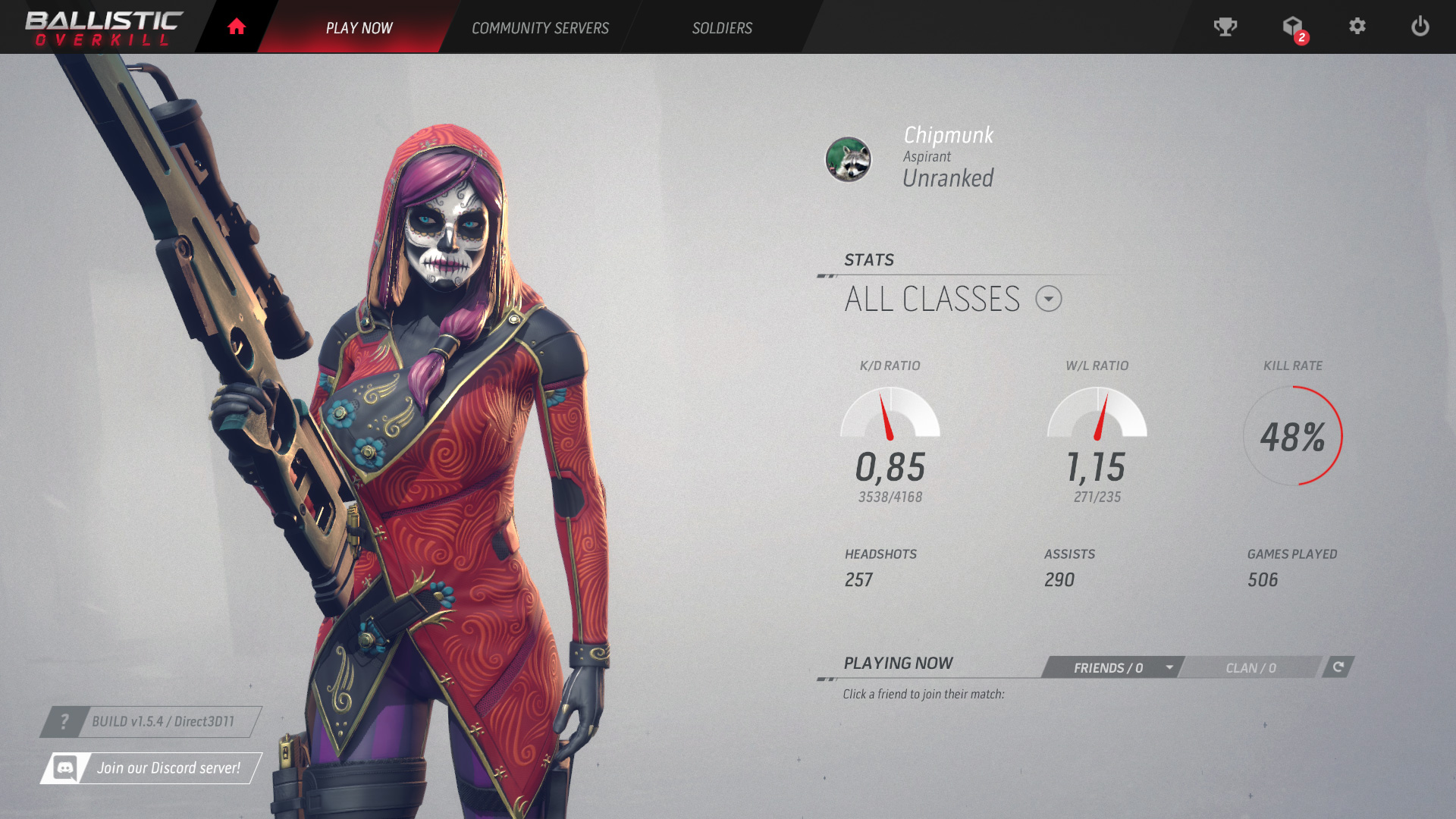
Task: Open the ALL CLASSES stats dropdown
Action: click(x=1050, y=299)
